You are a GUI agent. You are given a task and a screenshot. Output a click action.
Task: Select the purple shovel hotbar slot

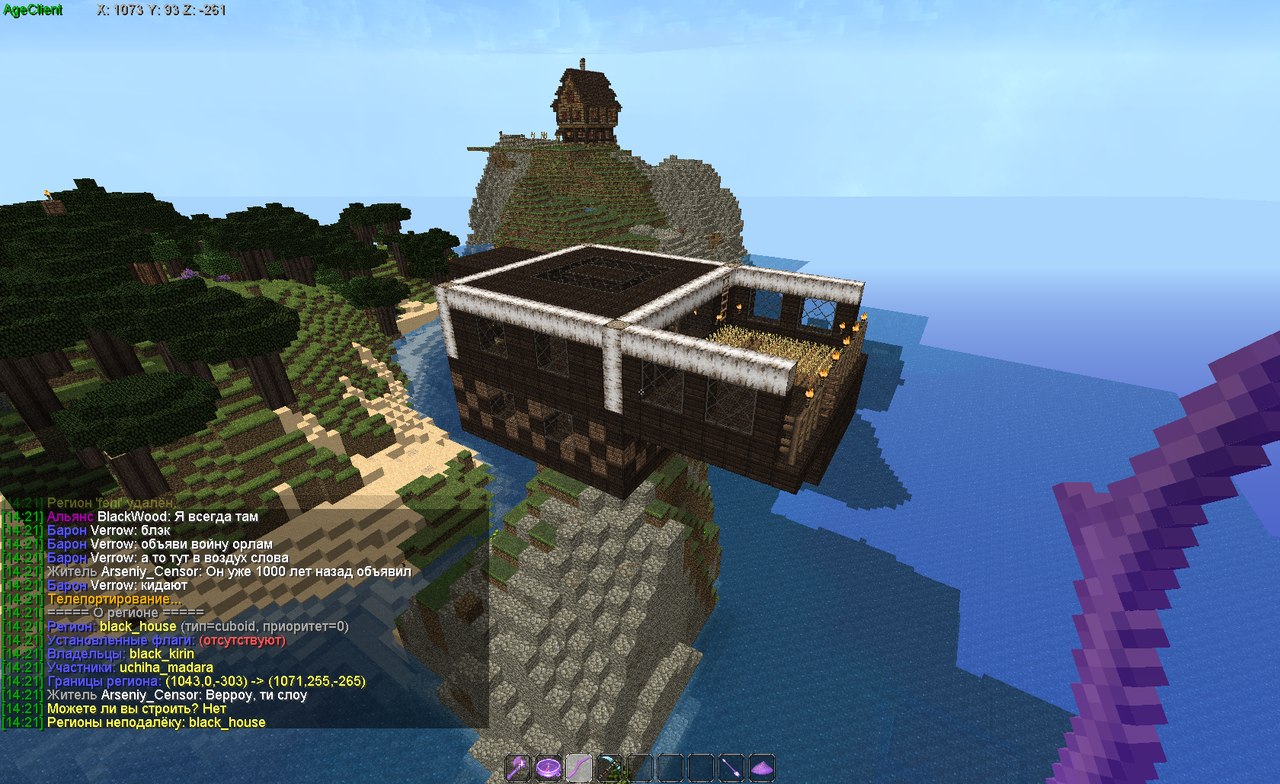pos(732,767)
